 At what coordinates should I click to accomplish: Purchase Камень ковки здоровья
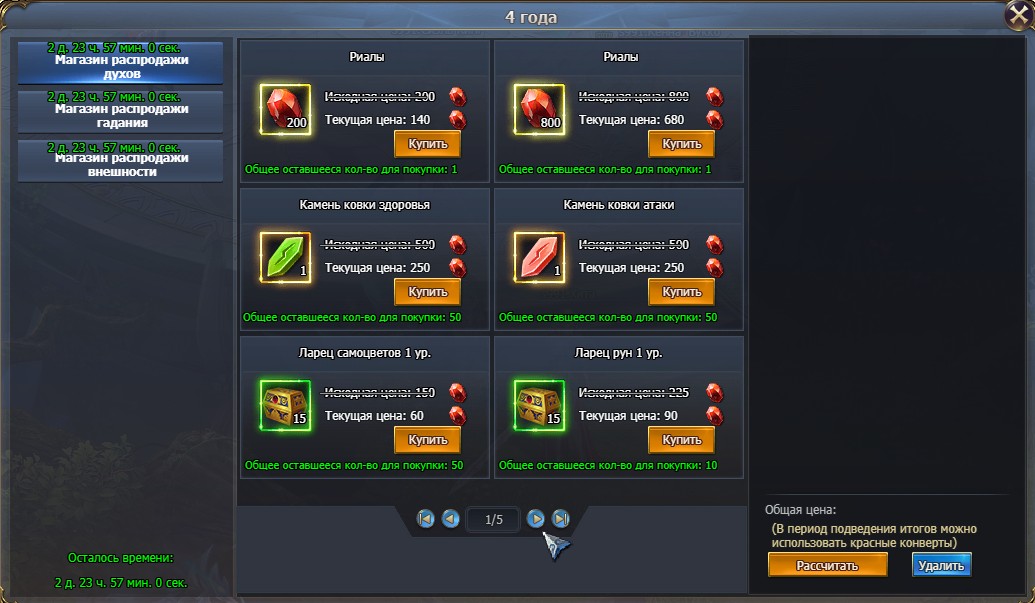pos(427,292)
